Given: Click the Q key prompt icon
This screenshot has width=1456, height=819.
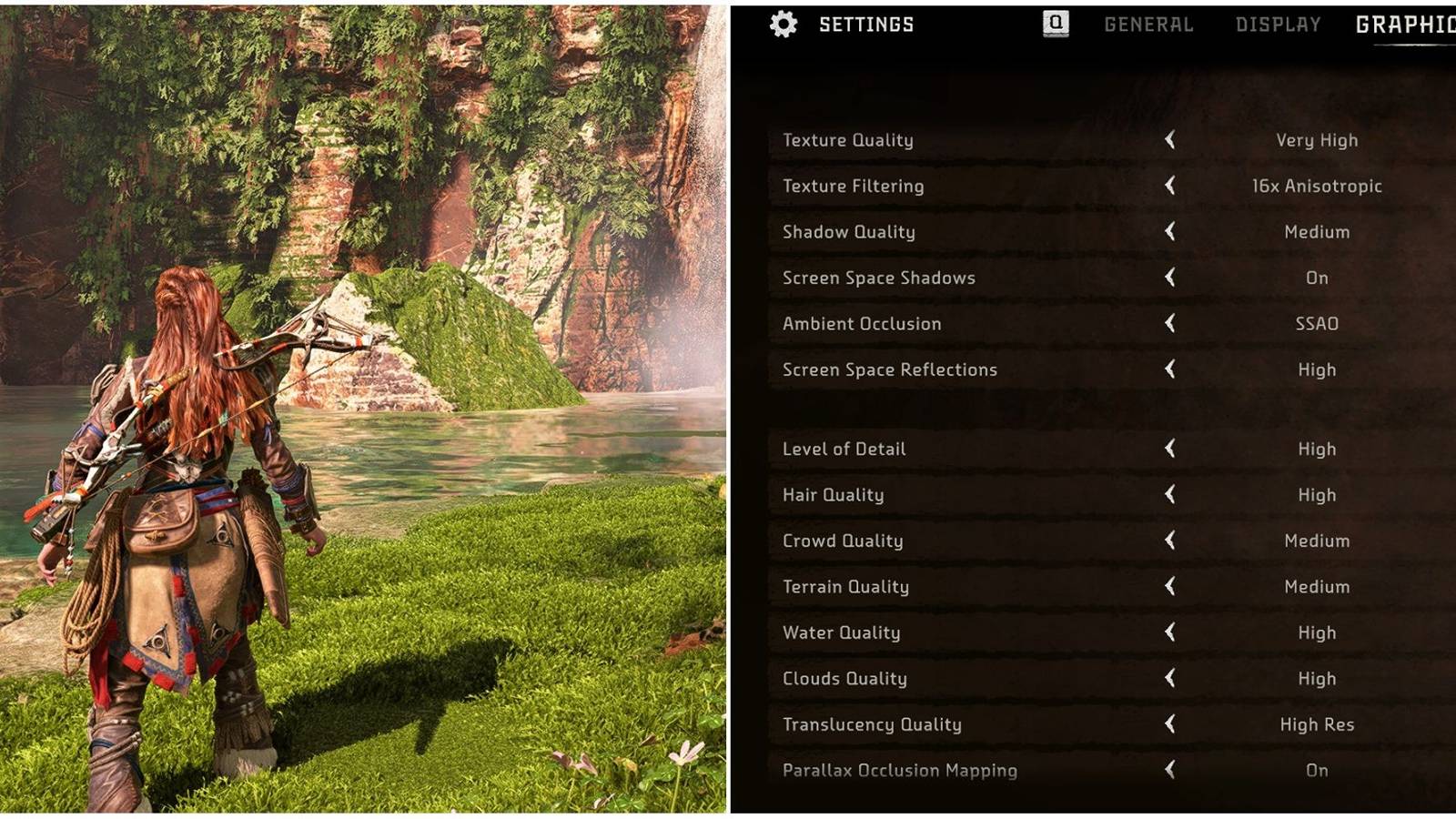Looking at the screenshot, I should (x=1052, y=24).
